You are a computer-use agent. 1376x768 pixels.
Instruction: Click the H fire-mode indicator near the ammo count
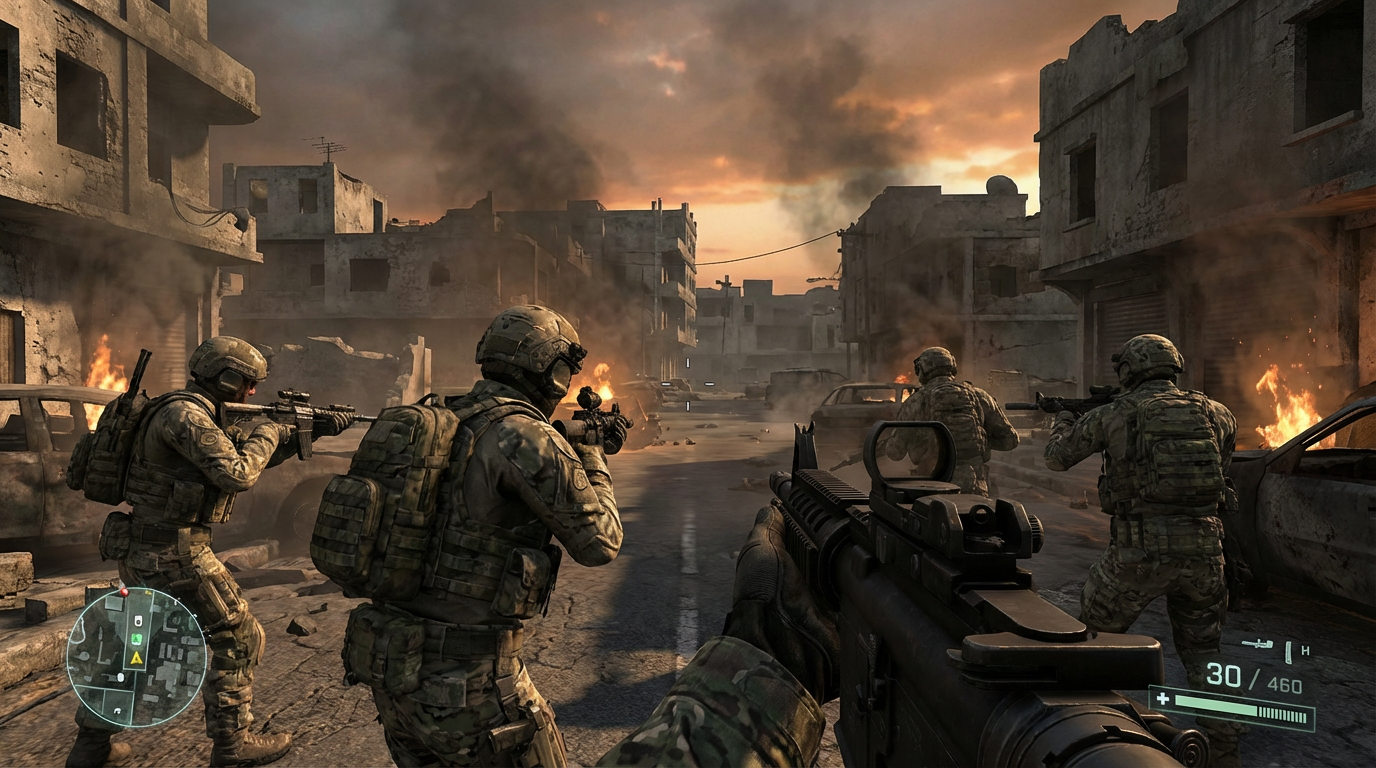tap(1306, 650)
